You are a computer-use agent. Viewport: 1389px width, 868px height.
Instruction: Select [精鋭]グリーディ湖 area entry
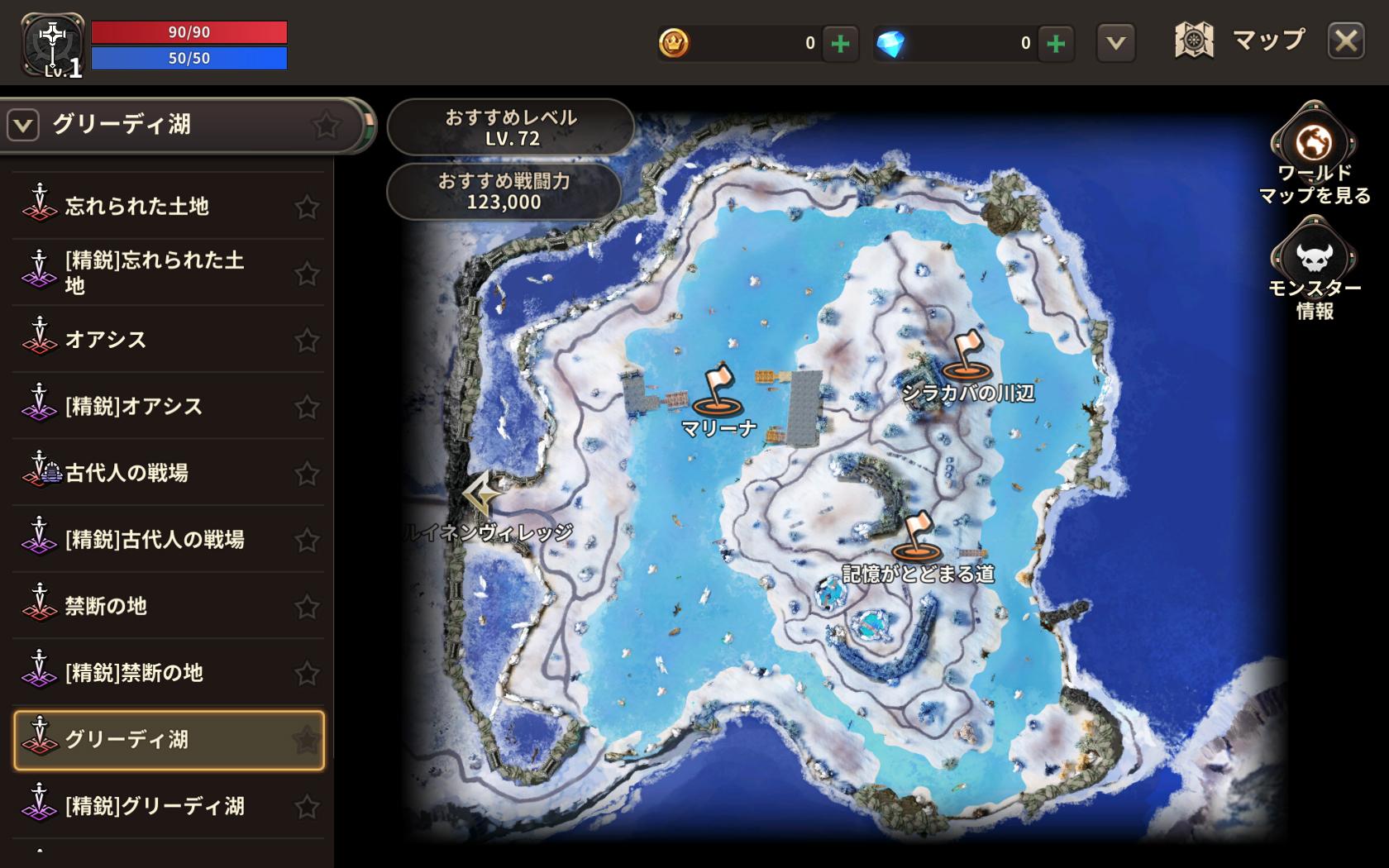[x=155, y=806]
